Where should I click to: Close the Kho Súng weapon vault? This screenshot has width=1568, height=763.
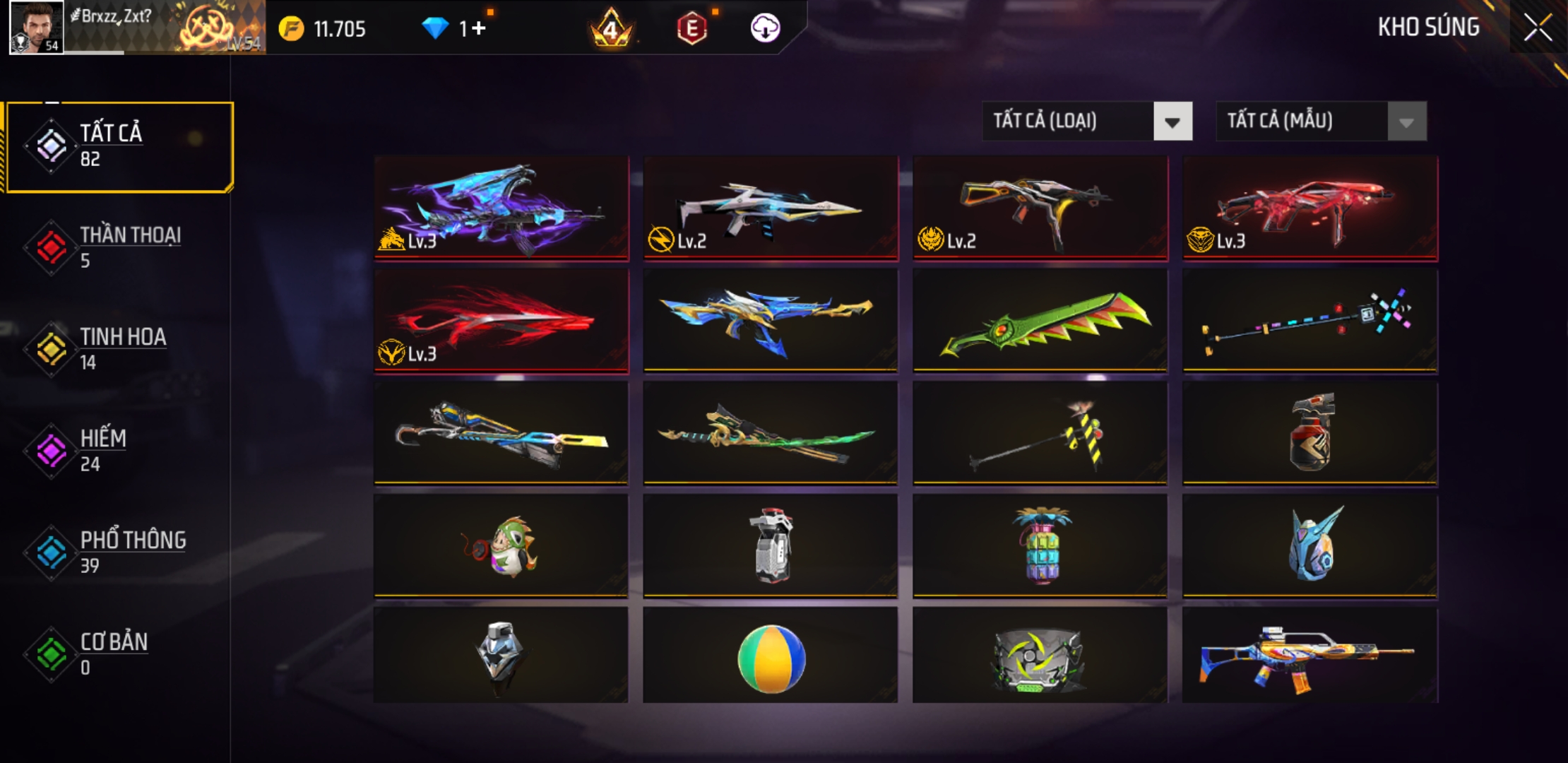1537,28
